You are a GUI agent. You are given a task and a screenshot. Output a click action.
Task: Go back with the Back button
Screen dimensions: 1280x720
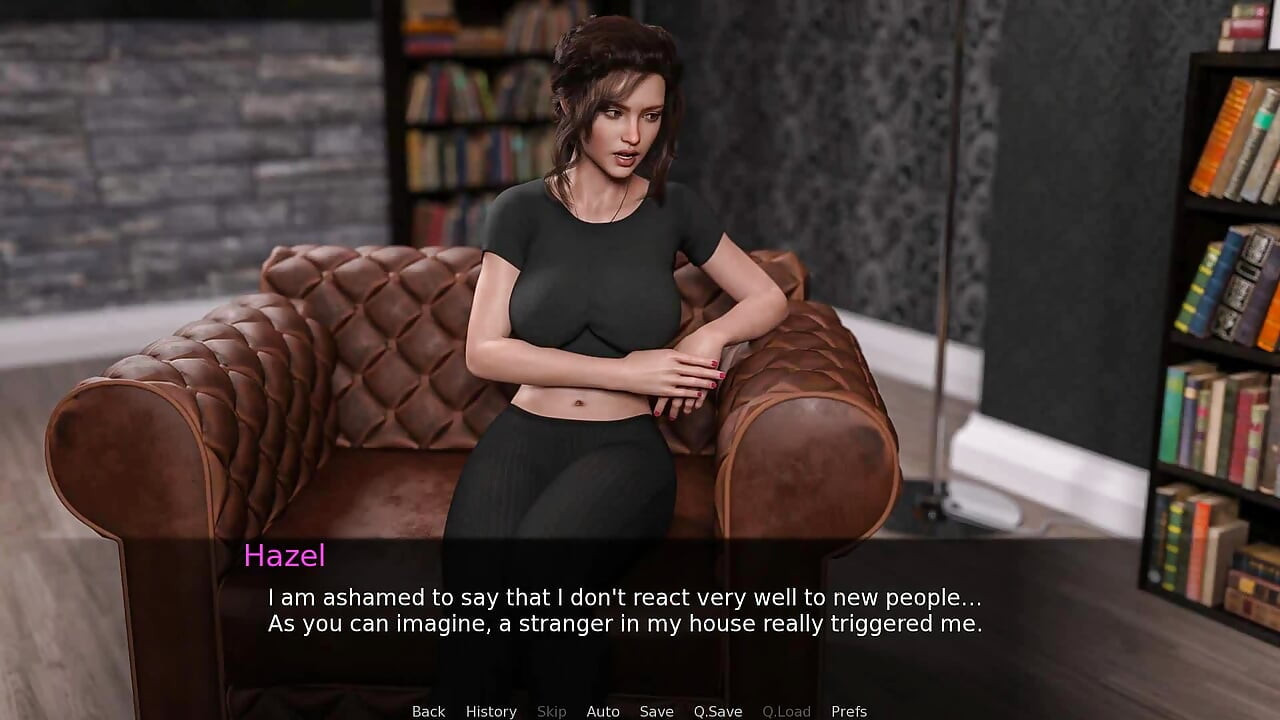pos(428,711)
